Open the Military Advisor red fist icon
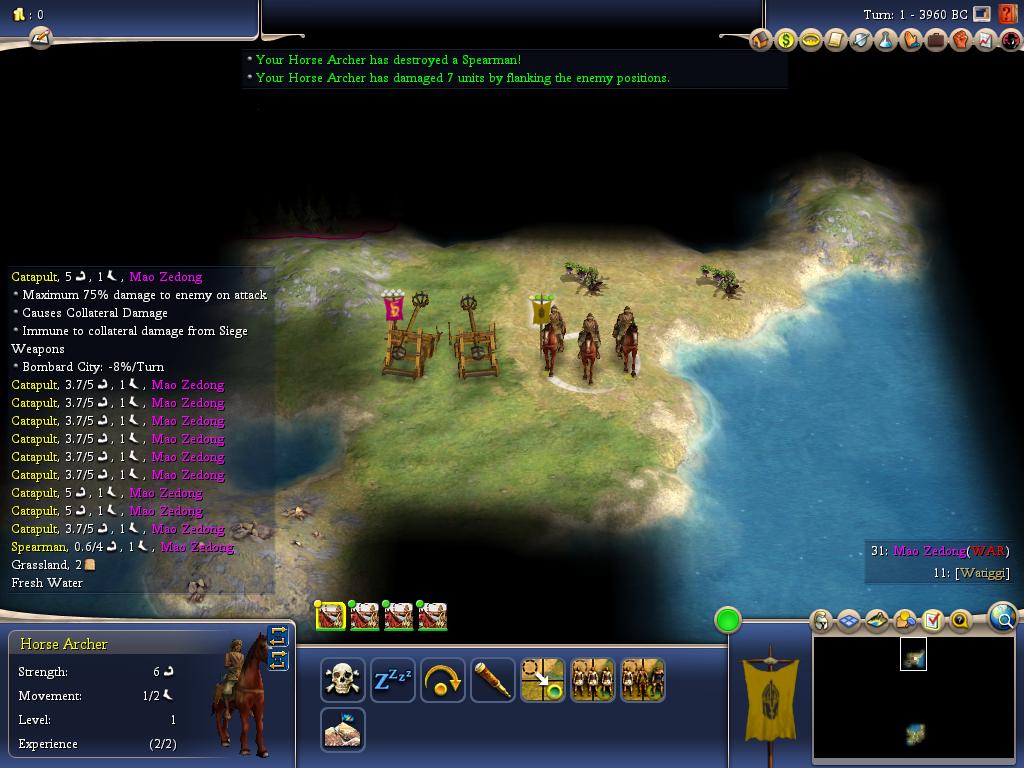This screenshot has width=1024, height=768. pos(960,41)
